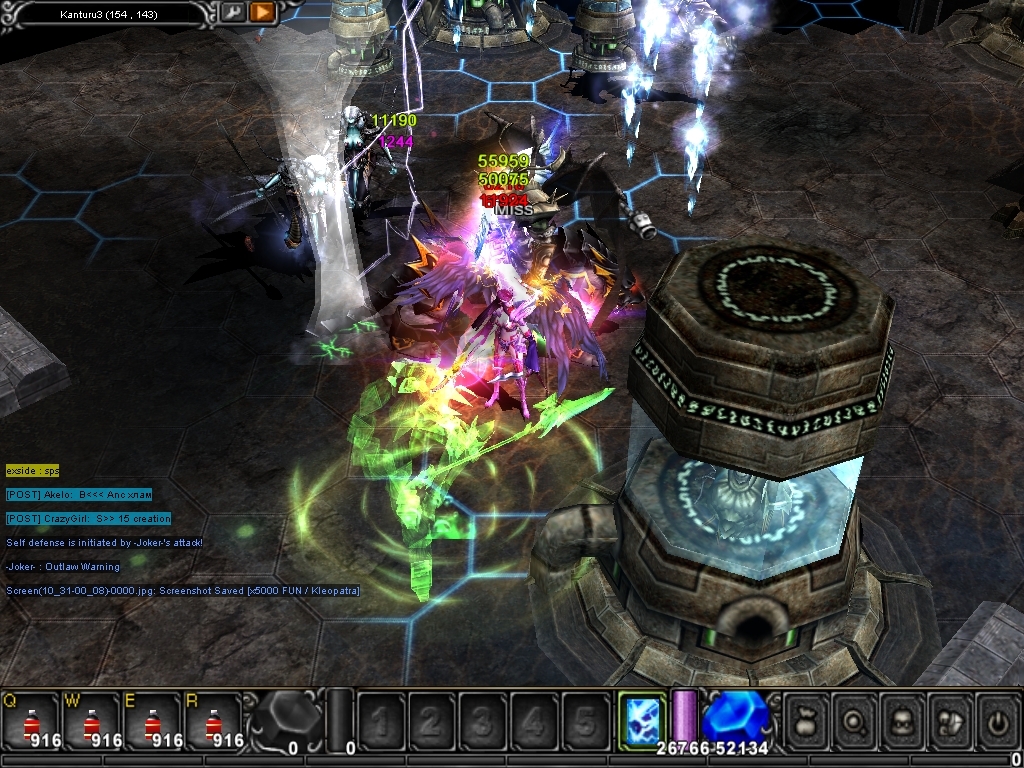
Task: Open the character face menu button
Action: pyautogui.click(x=904, y=720)
